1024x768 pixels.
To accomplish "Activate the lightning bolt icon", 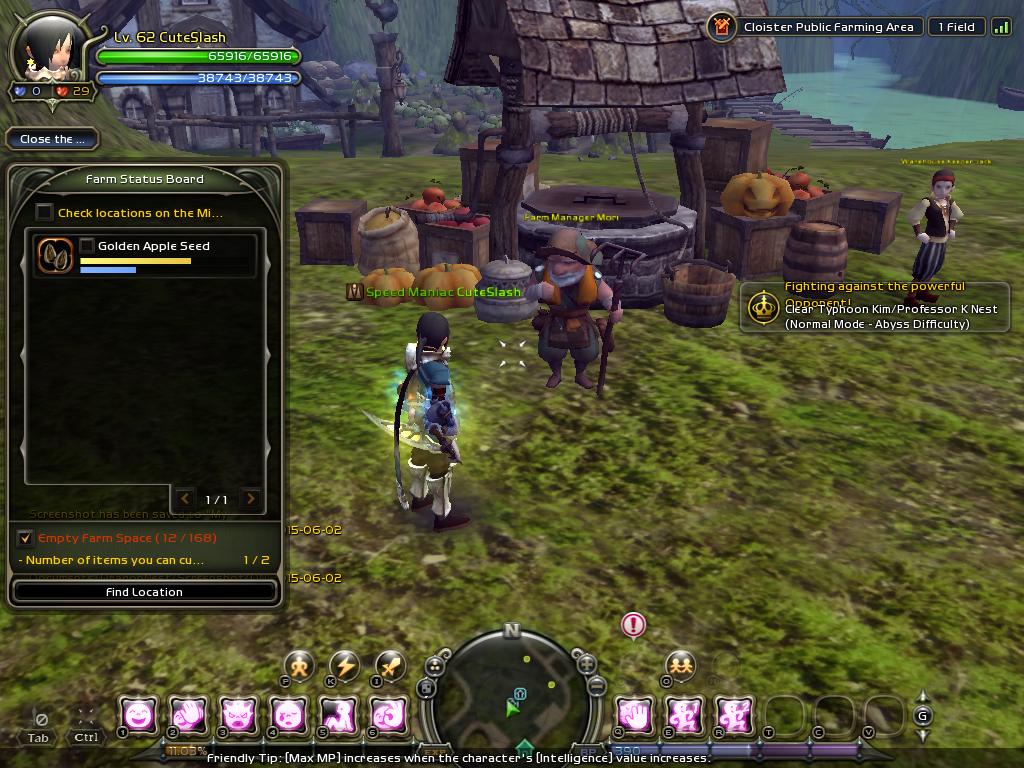I will [x=345, y=666].
